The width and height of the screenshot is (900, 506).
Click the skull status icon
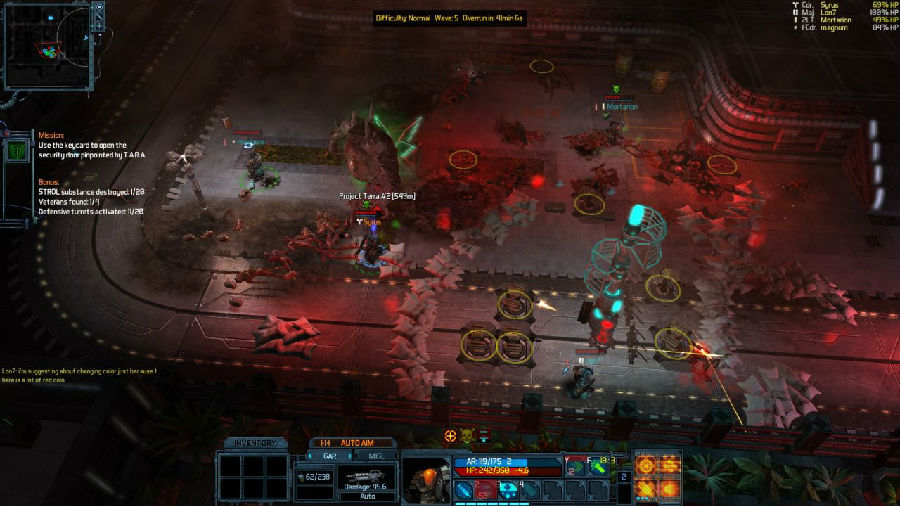coord(465,436)
